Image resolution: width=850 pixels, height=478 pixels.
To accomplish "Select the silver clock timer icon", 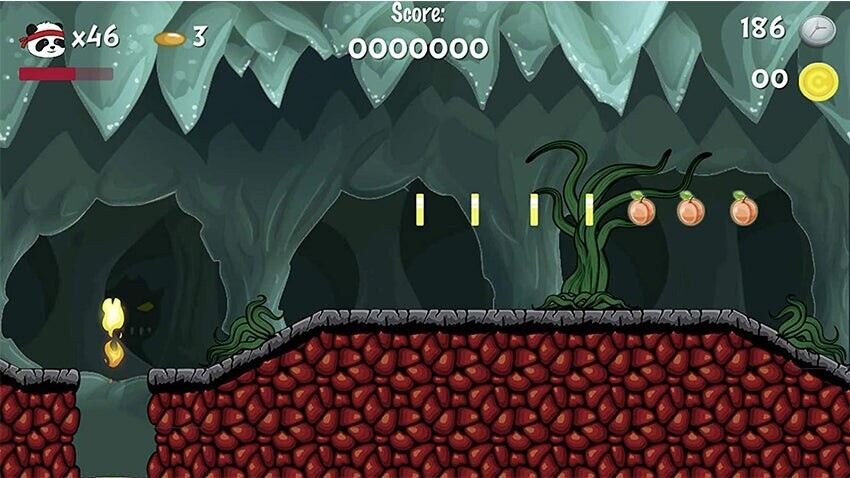I will [817, 30].
